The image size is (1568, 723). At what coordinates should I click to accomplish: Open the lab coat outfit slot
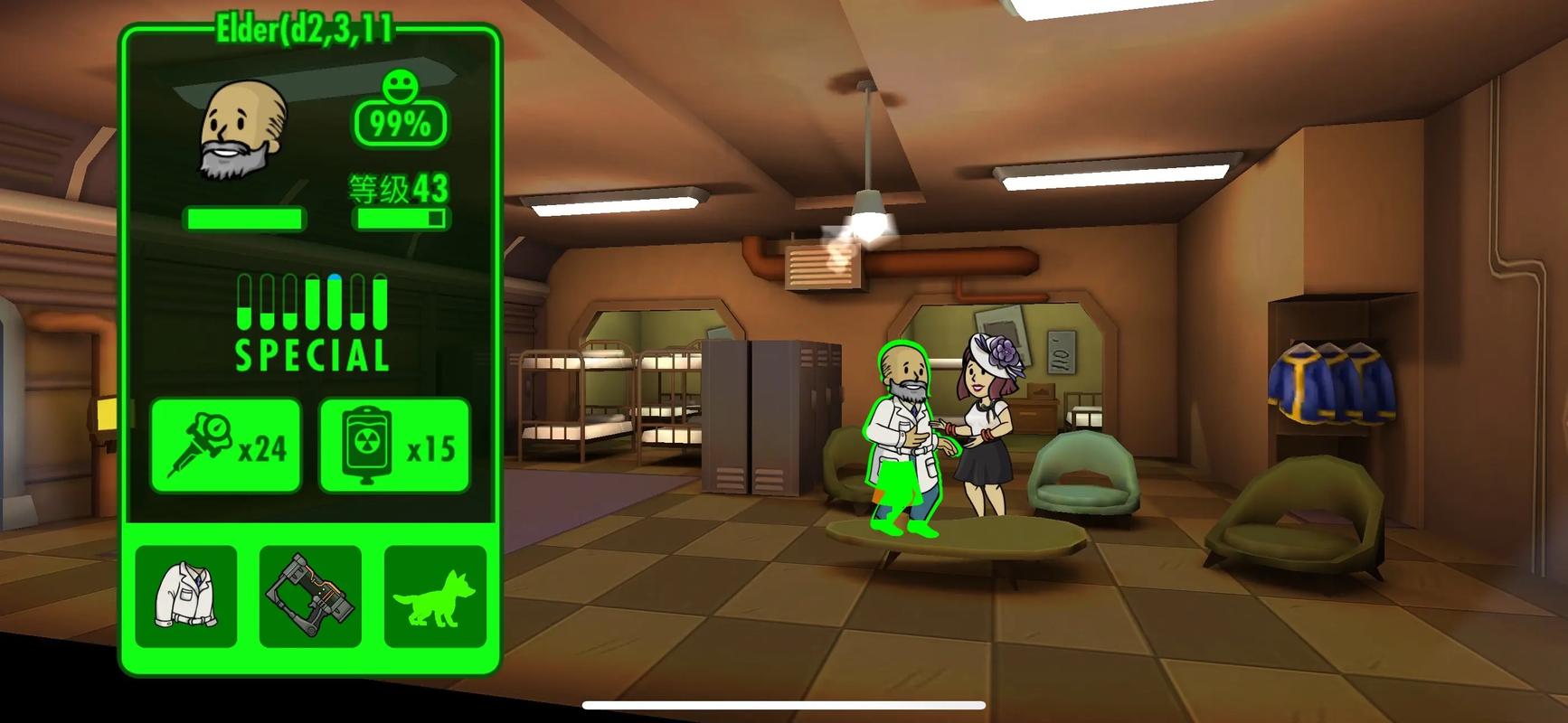[186, 596]
